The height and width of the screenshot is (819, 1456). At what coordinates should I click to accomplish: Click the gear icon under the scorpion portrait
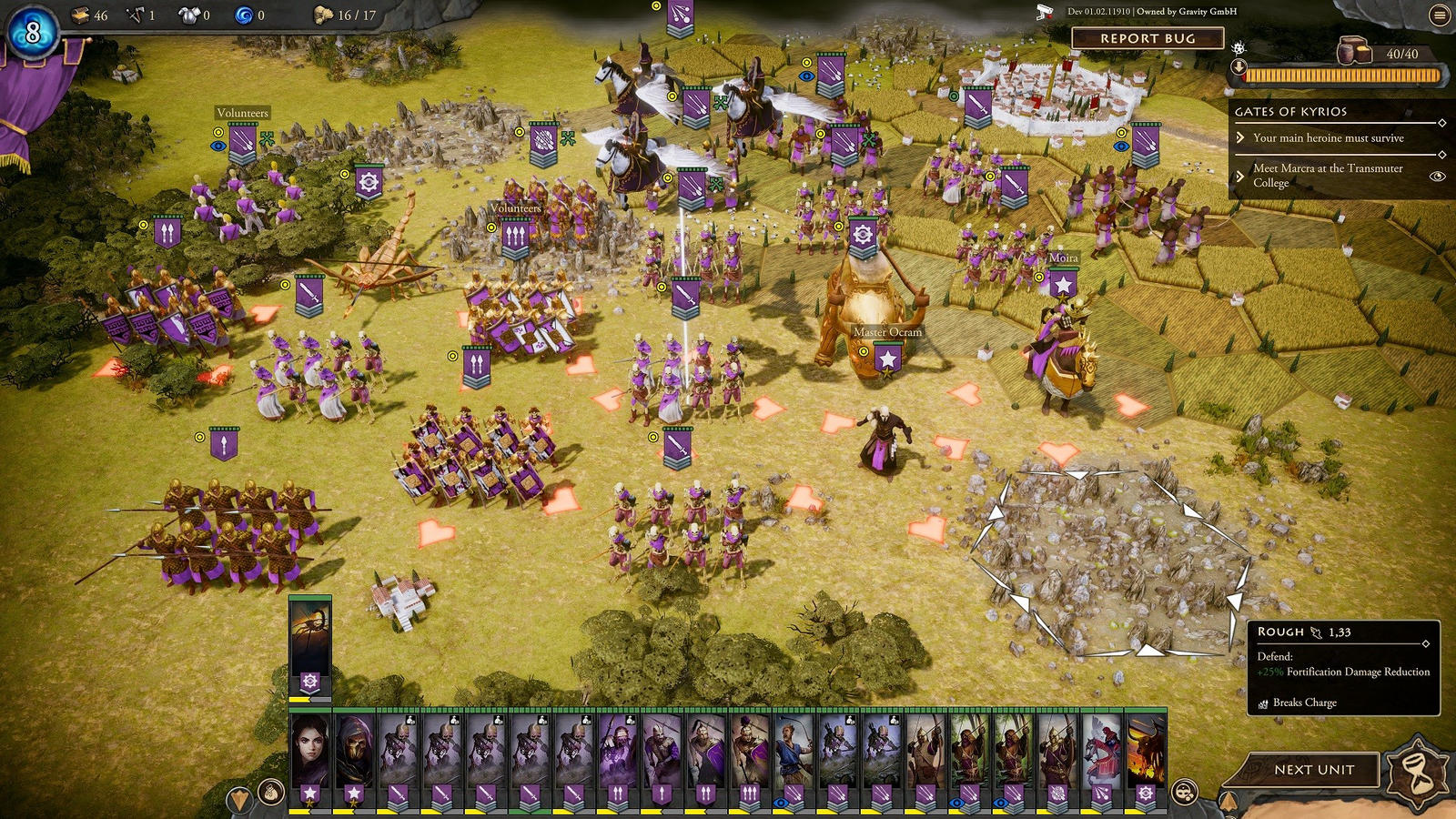click(310, 680)
